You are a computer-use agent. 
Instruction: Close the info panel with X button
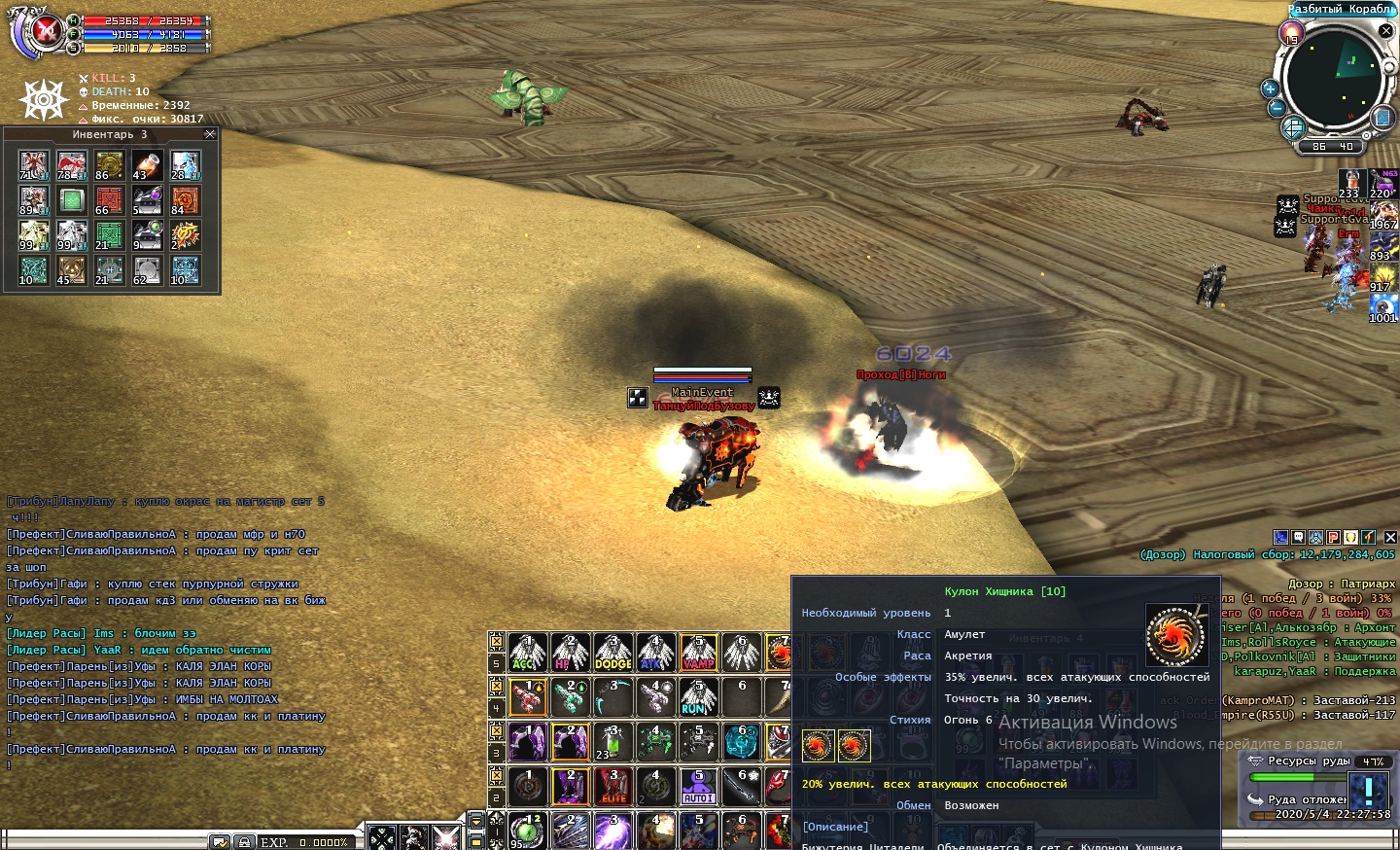[x=1390, y=537]
